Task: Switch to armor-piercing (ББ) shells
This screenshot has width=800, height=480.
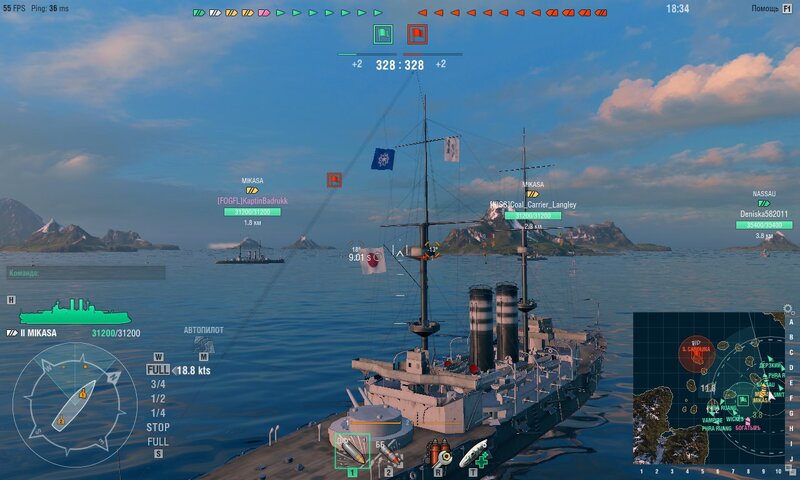Action: (389, 453)
